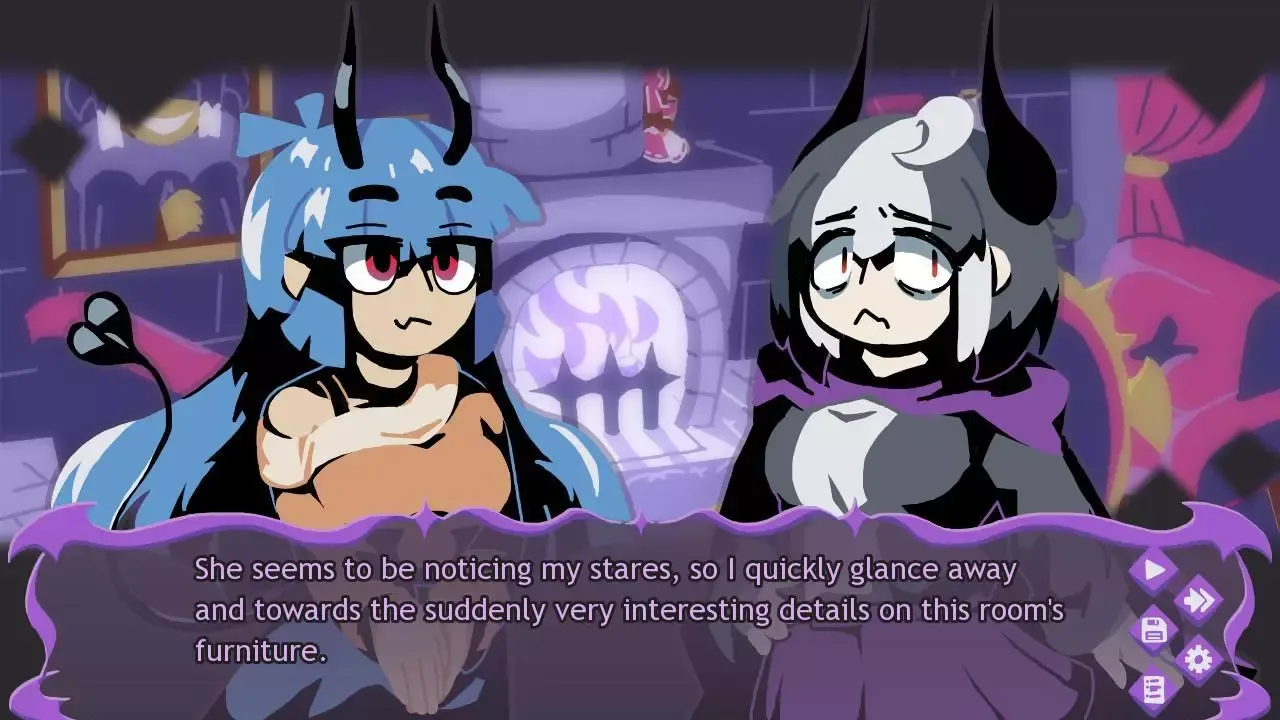Open game settings via the gear icon
Image resolution: width=1280 pixels, height=720 pixels.
tap(1197, 658)
